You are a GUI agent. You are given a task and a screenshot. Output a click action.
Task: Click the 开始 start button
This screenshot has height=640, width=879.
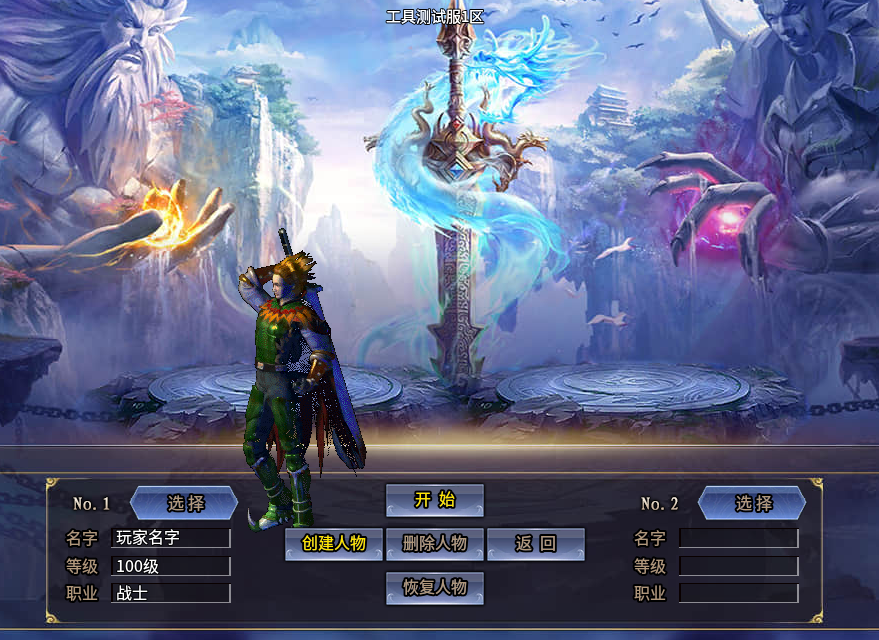point(434,500)
